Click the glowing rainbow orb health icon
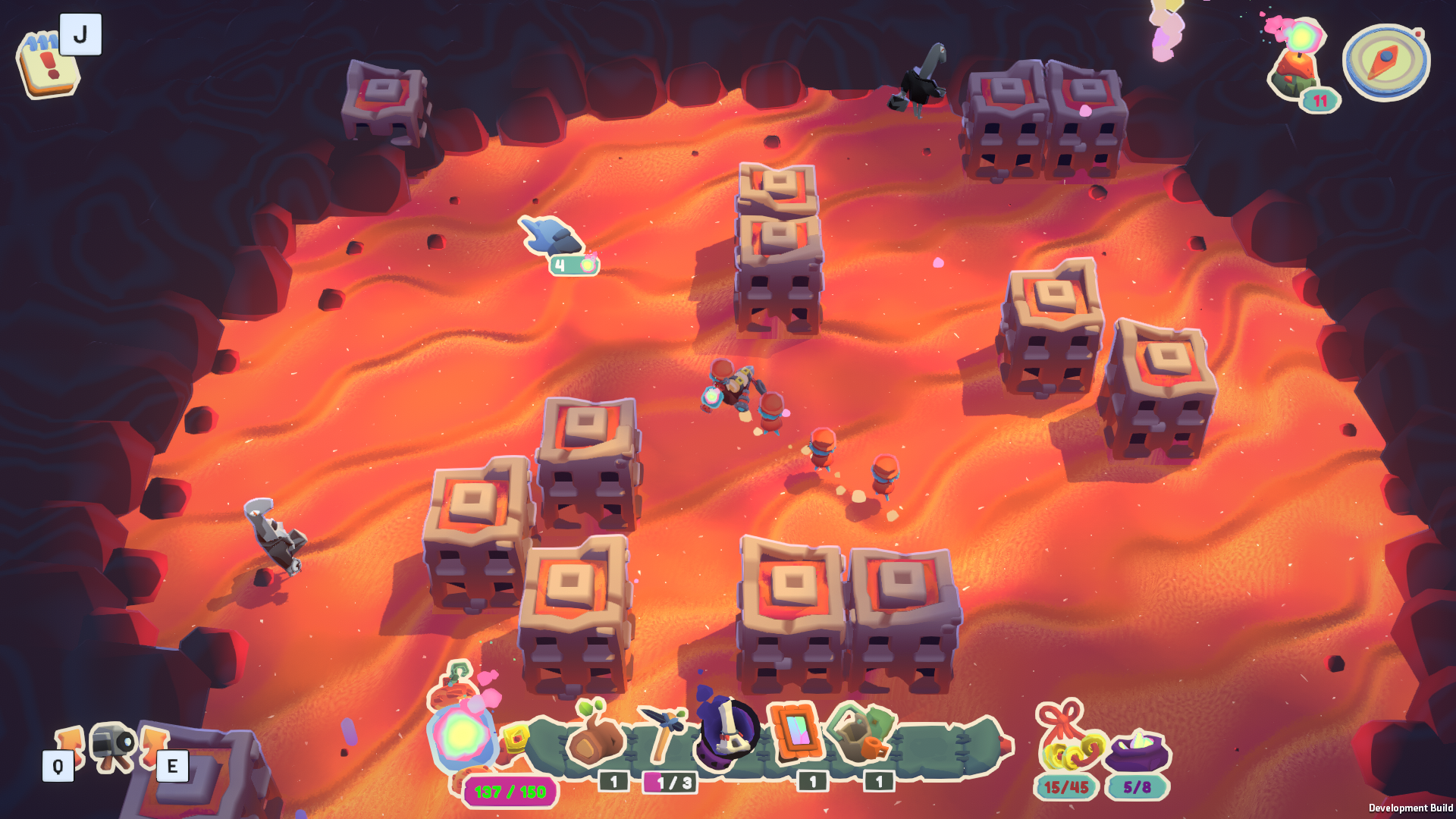The width and height of the screenshot is (1456, 819). (x=462, y=734)
